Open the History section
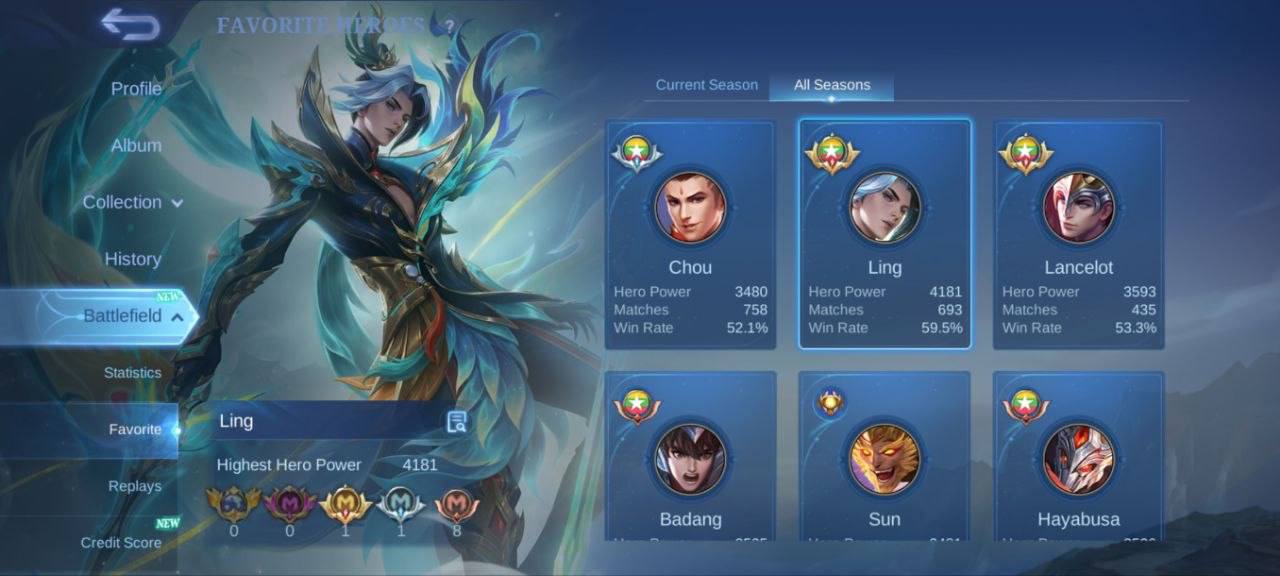 tap(133, 259)
